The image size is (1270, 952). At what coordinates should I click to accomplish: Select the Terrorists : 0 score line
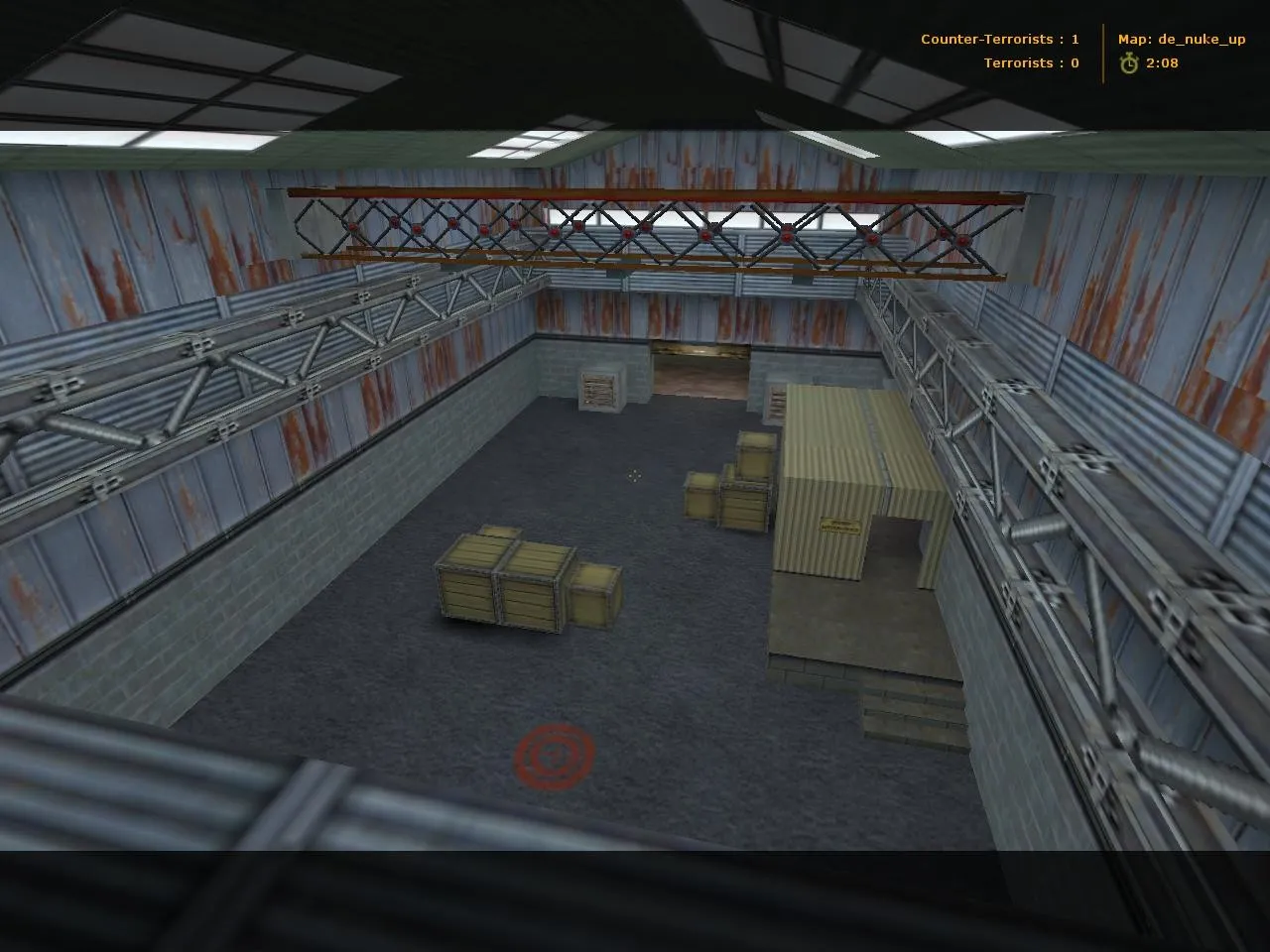pos(1034,62)
